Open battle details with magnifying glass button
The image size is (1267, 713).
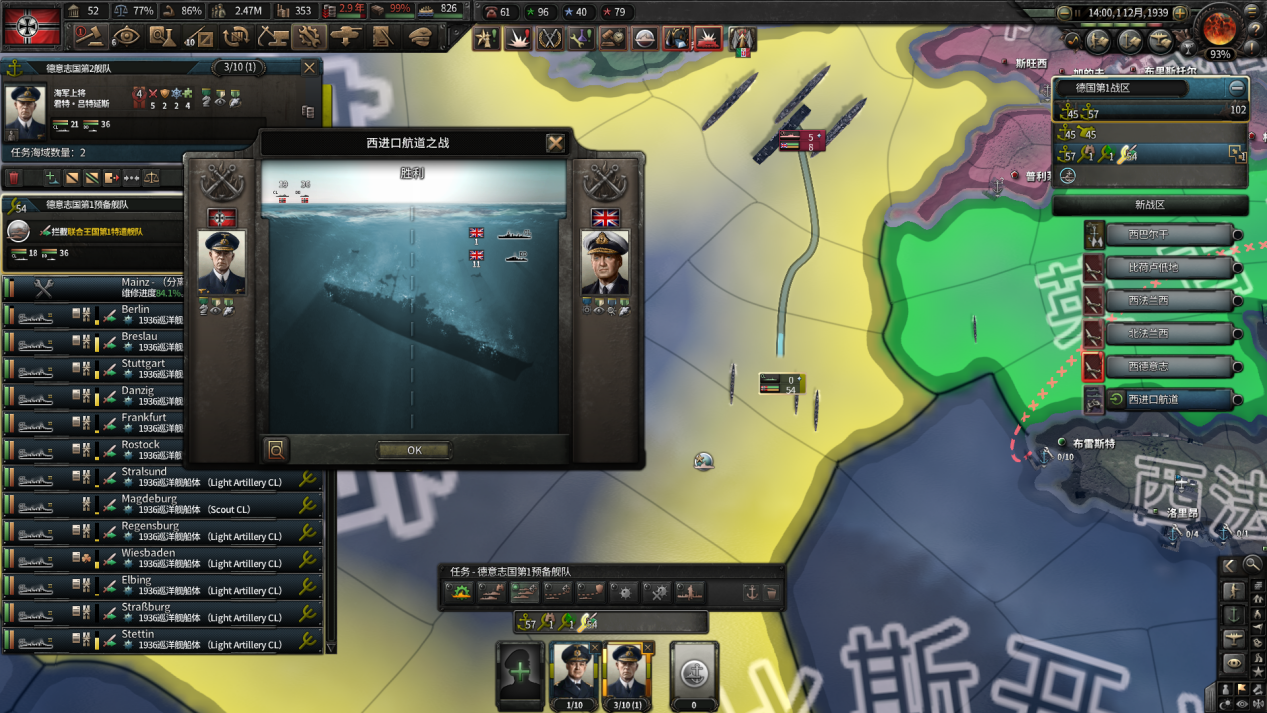tap(277, 450)
